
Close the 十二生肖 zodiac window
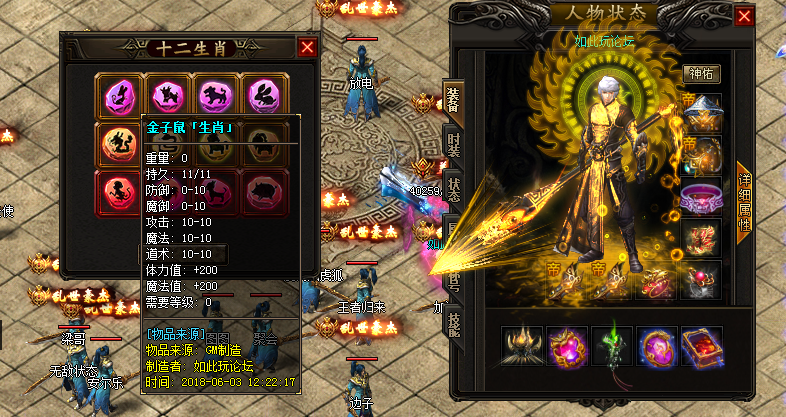(x=307, y=47)
